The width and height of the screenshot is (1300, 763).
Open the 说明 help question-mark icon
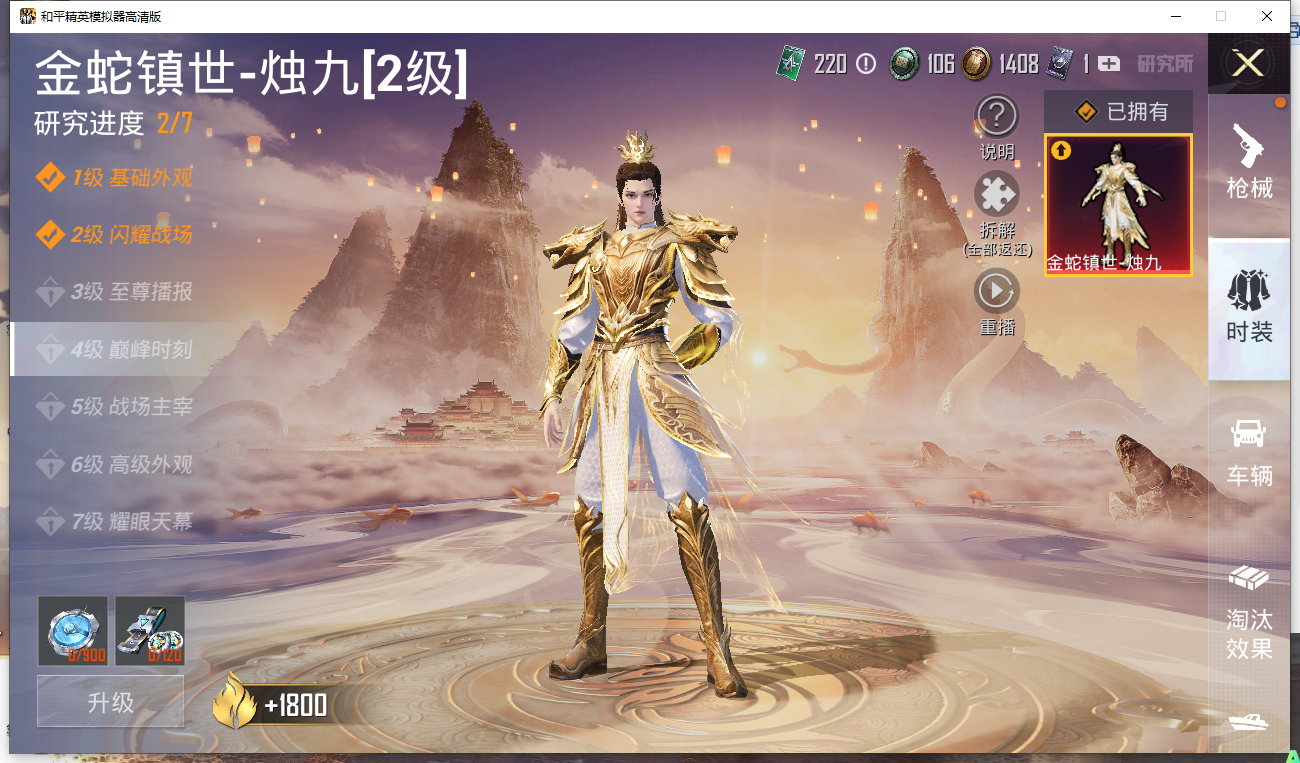[996, 117]
